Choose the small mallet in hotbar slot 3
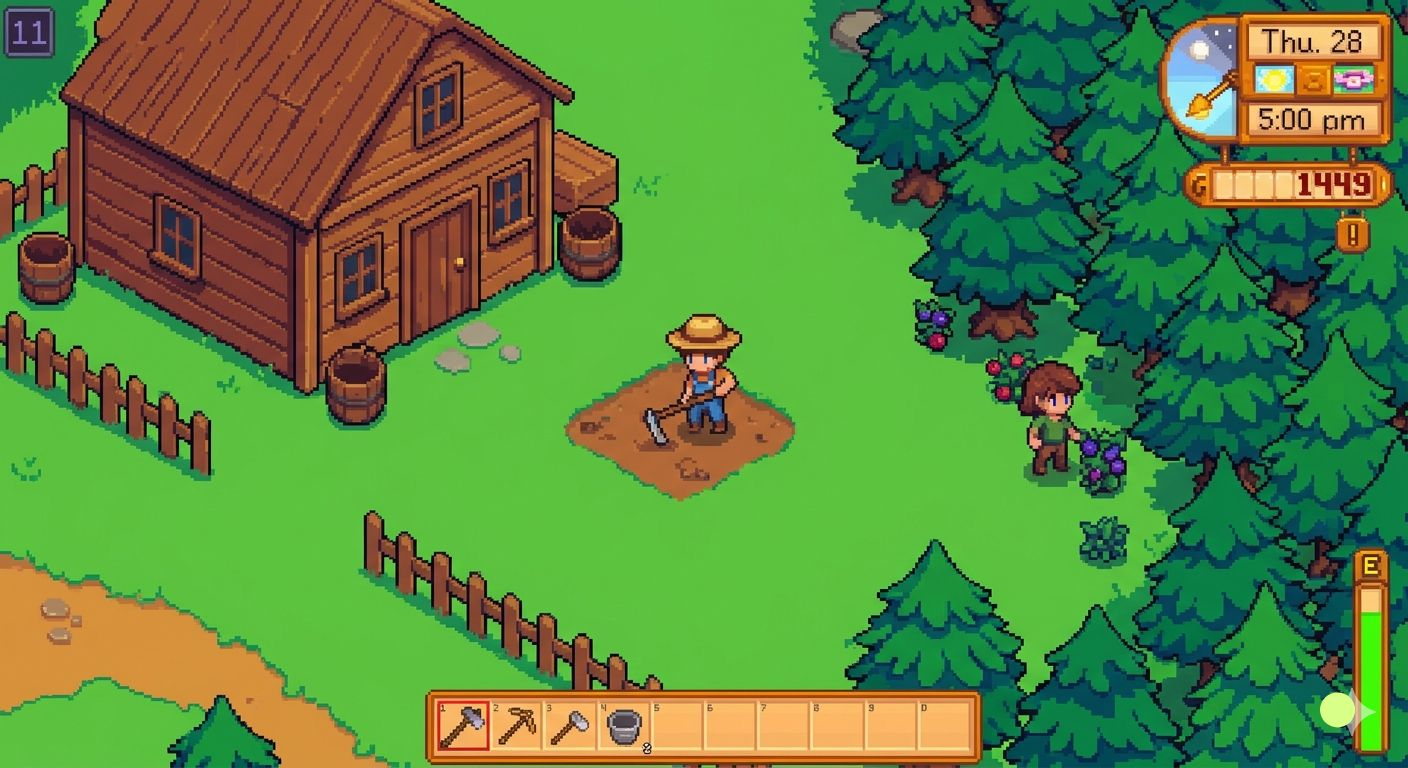The height and width of the screenshot is (768, 1408). tap(571, 725)
